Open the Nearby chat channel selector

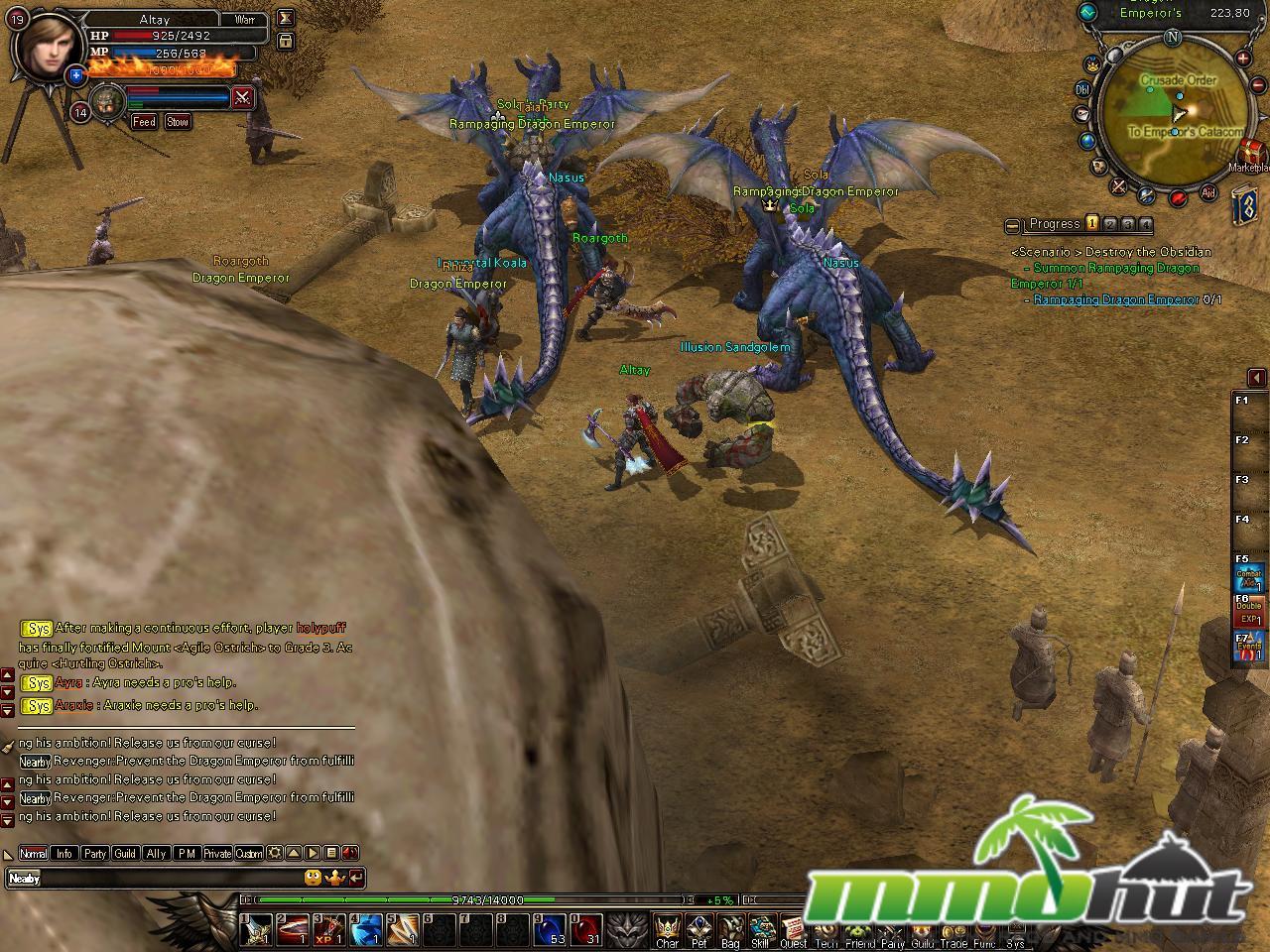tap(25, 878)
